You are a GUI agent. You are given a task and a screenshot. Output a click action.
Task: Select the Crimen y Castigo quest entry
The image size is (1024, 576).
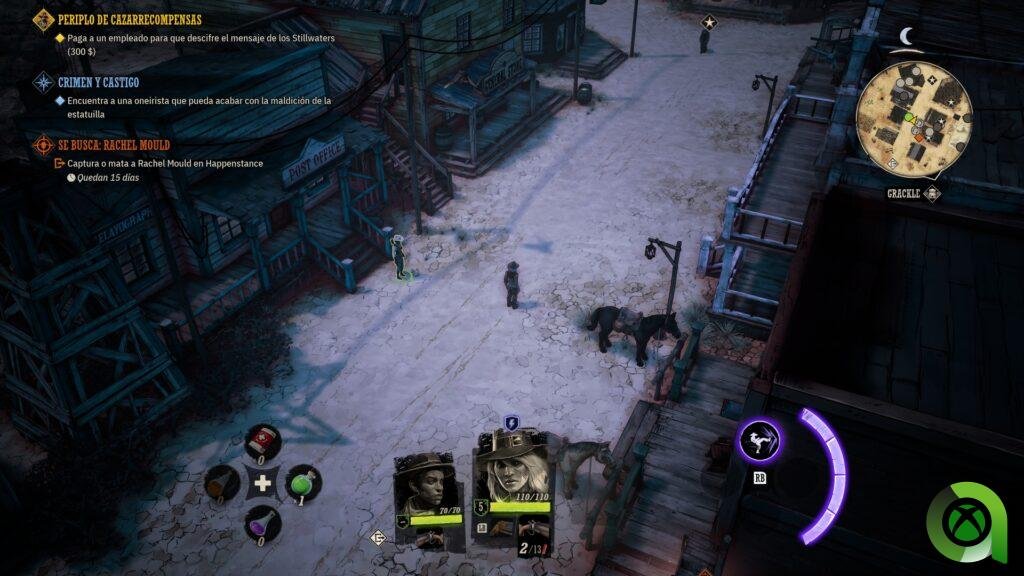pyautogui.click(x=99, y=82)
